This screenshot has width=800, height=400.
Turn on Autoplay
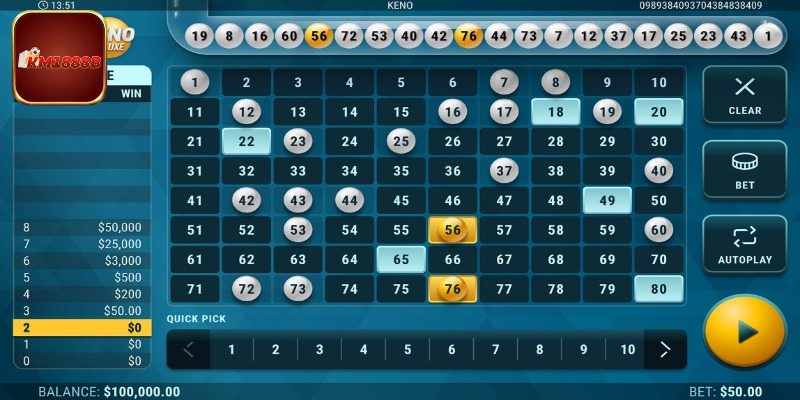(x=744, y=244)
